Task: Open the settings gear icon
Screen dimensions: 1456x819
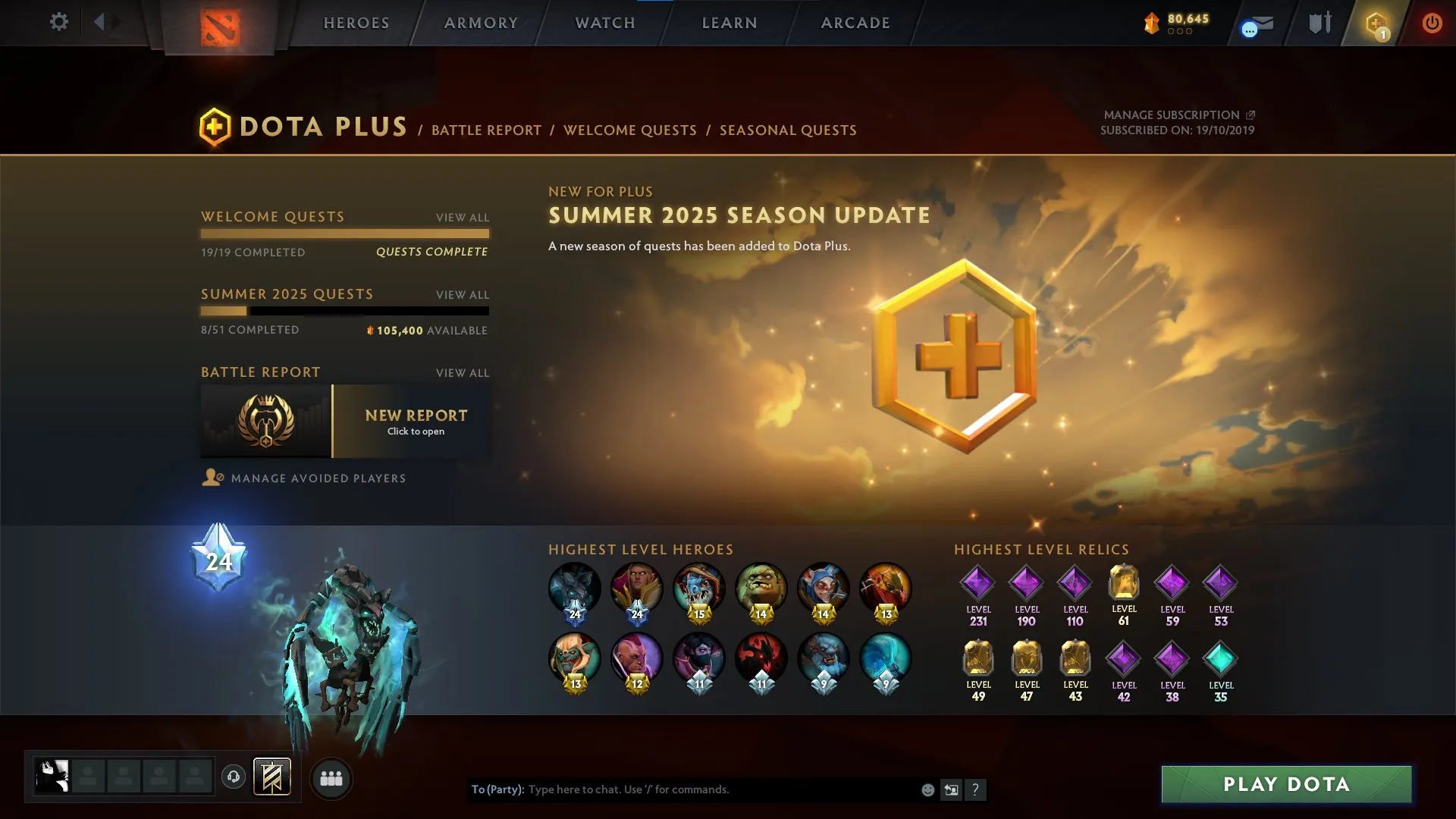Action: point(59,22)
